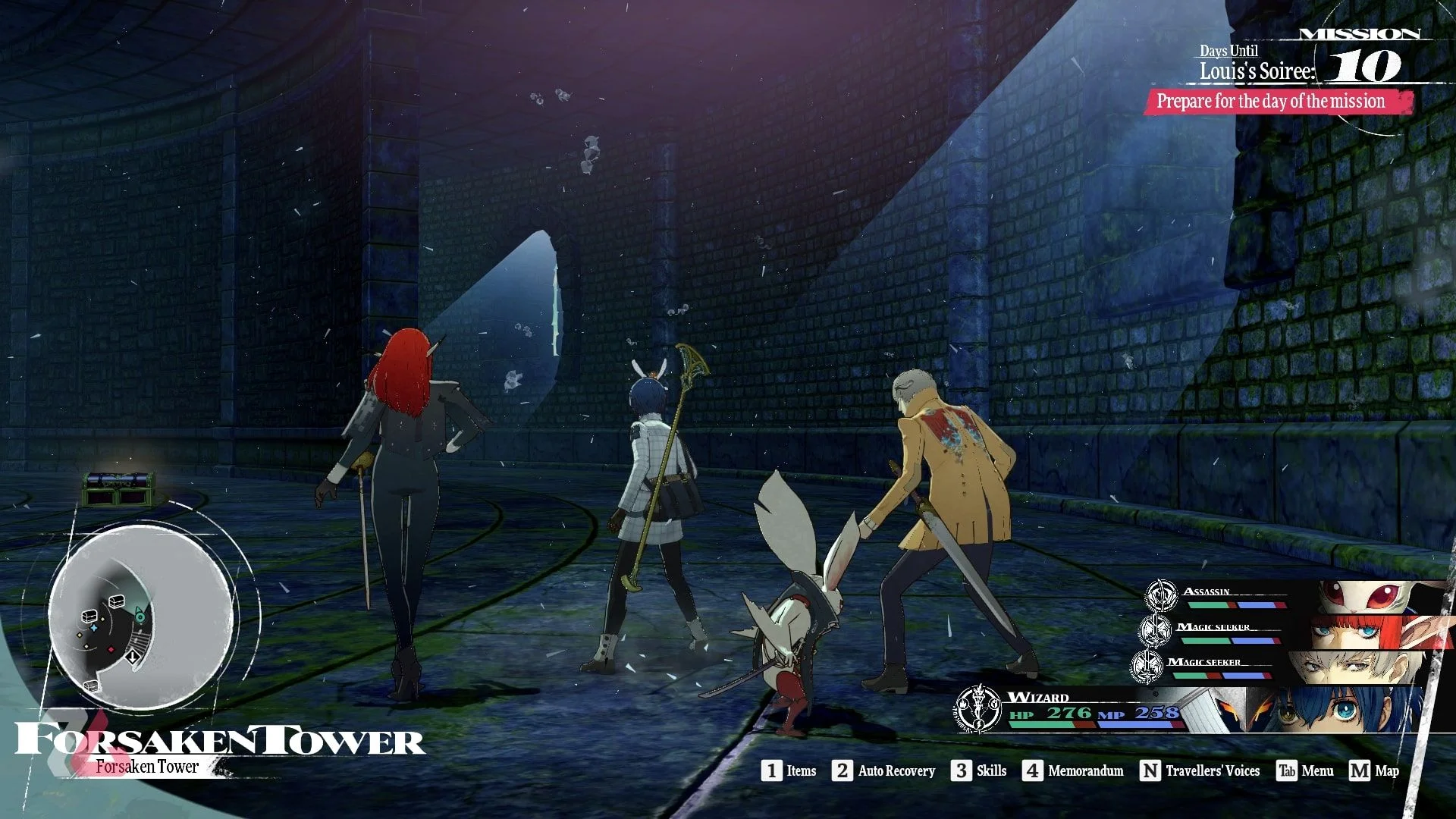Select Auto Recovery option

(x=884, y=770)
